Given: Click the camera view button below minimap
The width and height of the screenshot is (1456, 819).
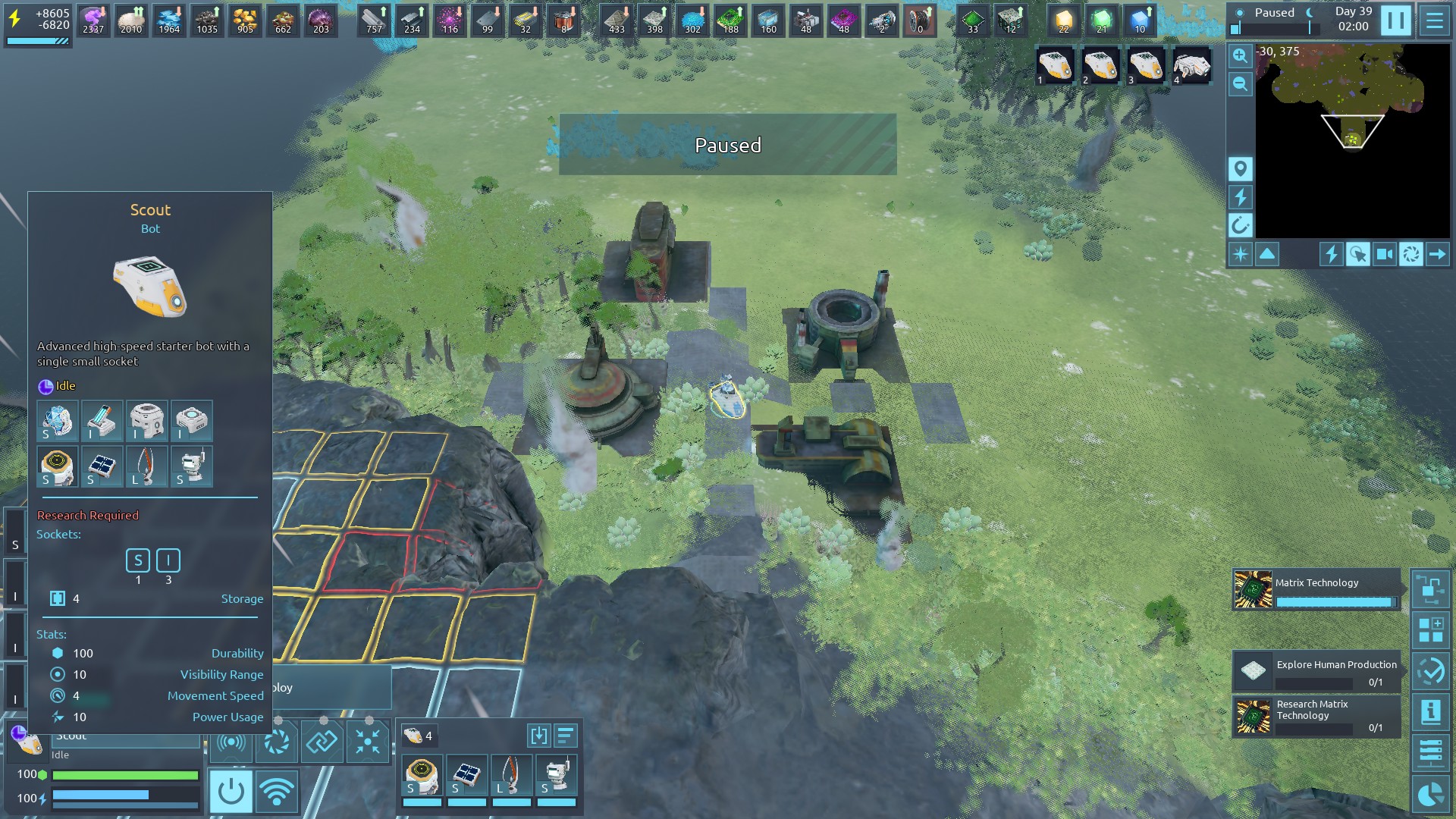Looking at the screenshot, I should [x=1384, y=255].
